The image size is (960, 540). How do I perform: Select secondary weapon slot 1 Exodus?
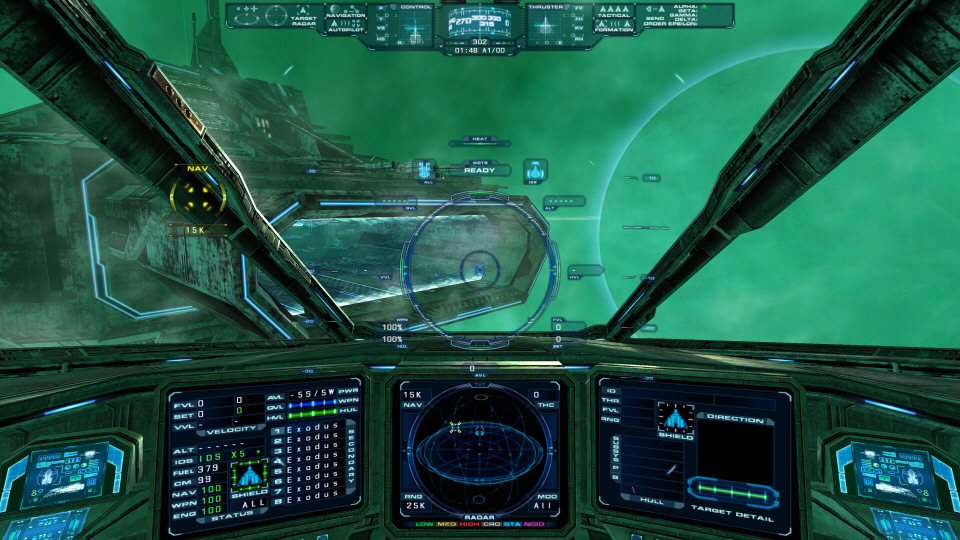pyautogui.click(x=311, y=430)
